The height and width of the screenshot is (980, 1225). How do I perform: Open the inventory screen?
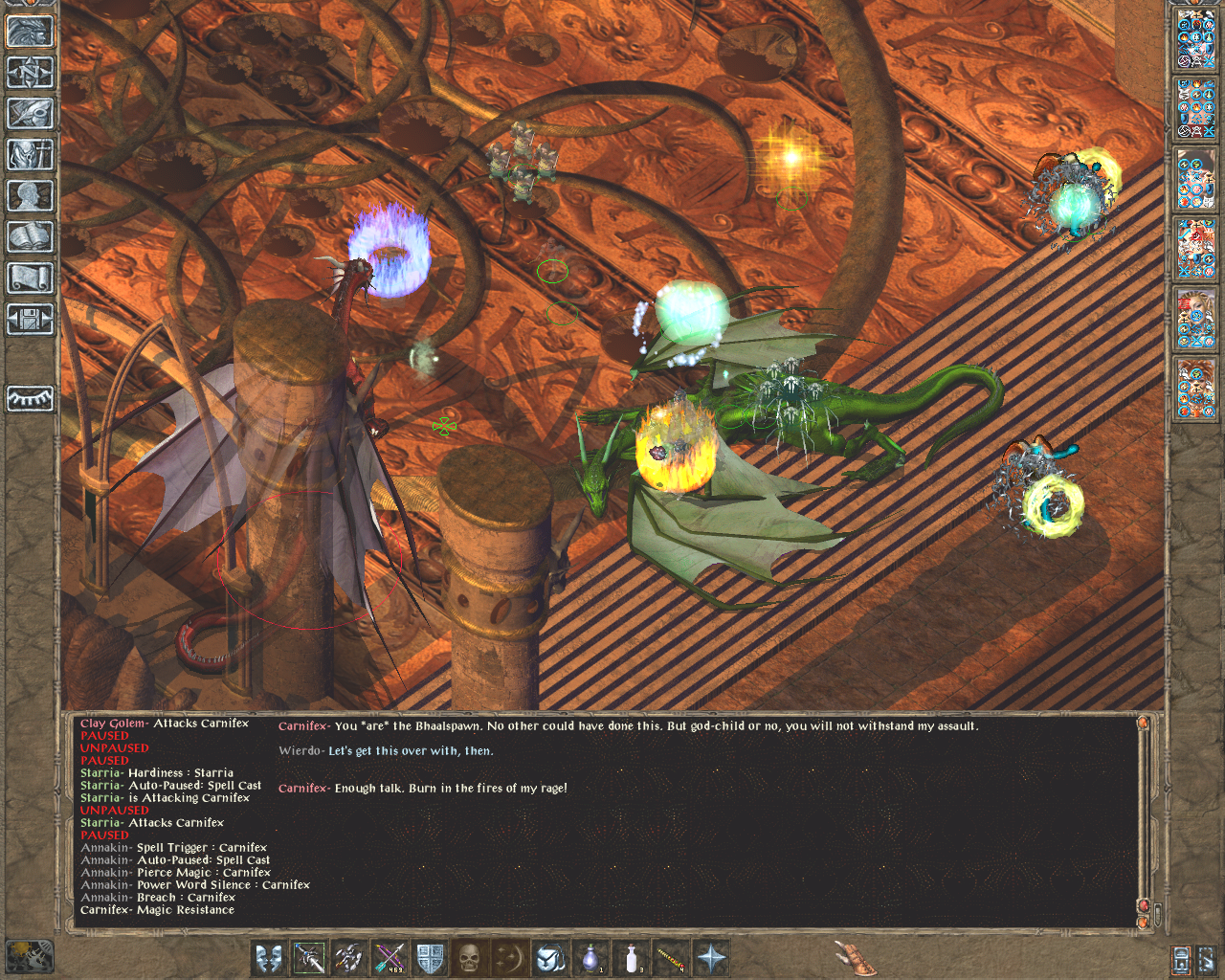30,155
